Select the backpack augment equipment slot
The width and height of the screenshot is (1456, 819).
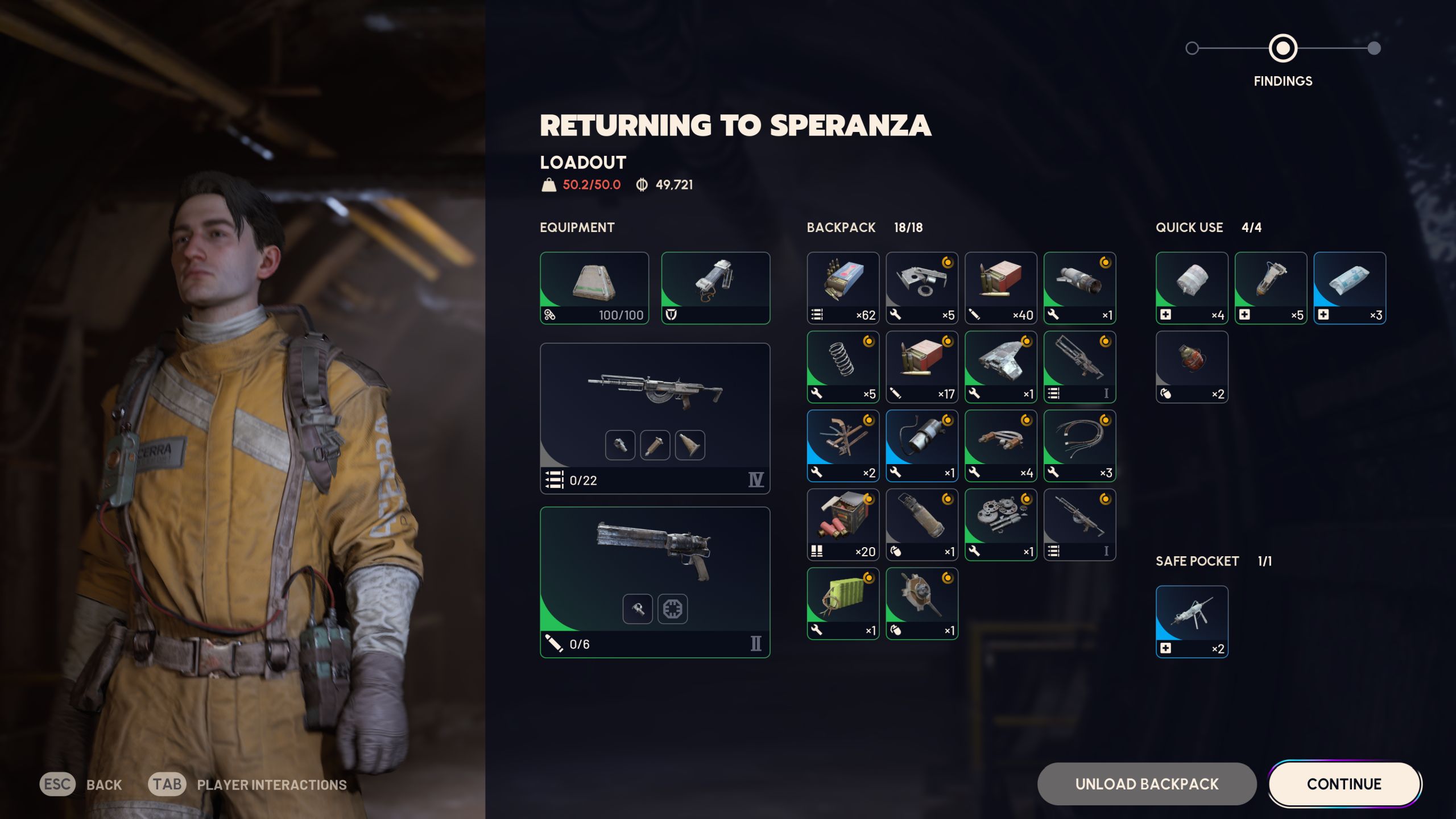coord(594,288)
